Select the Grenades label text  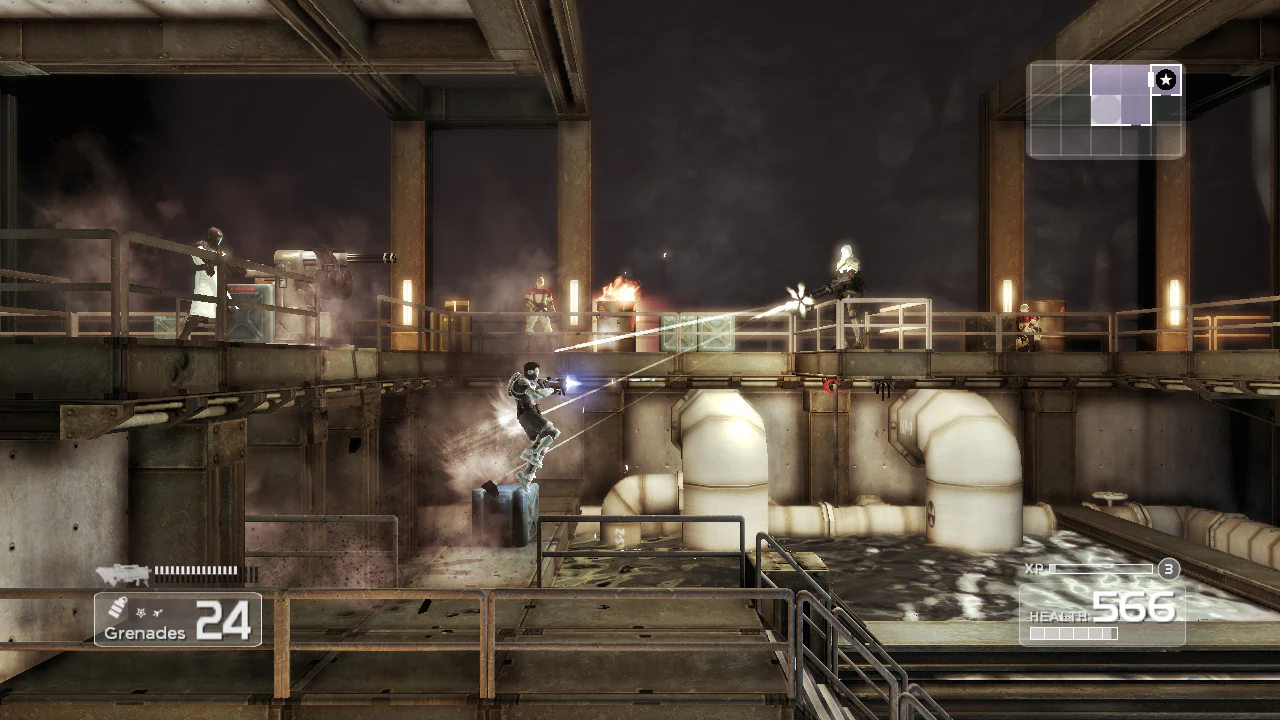(x=145, y=632)
